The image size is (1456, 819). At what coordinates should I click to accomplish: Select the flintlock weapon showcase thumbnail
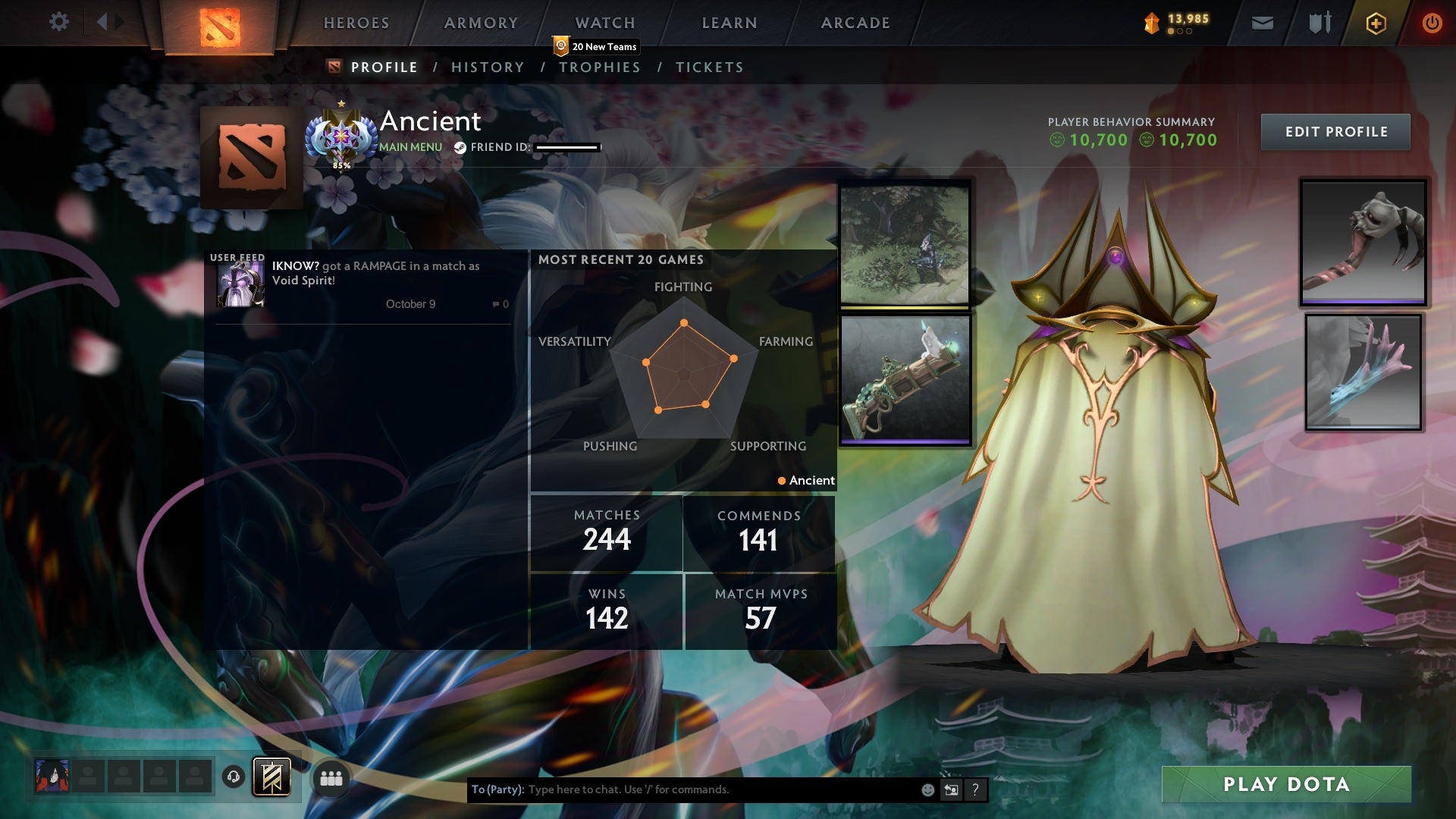tap(905, 378)
